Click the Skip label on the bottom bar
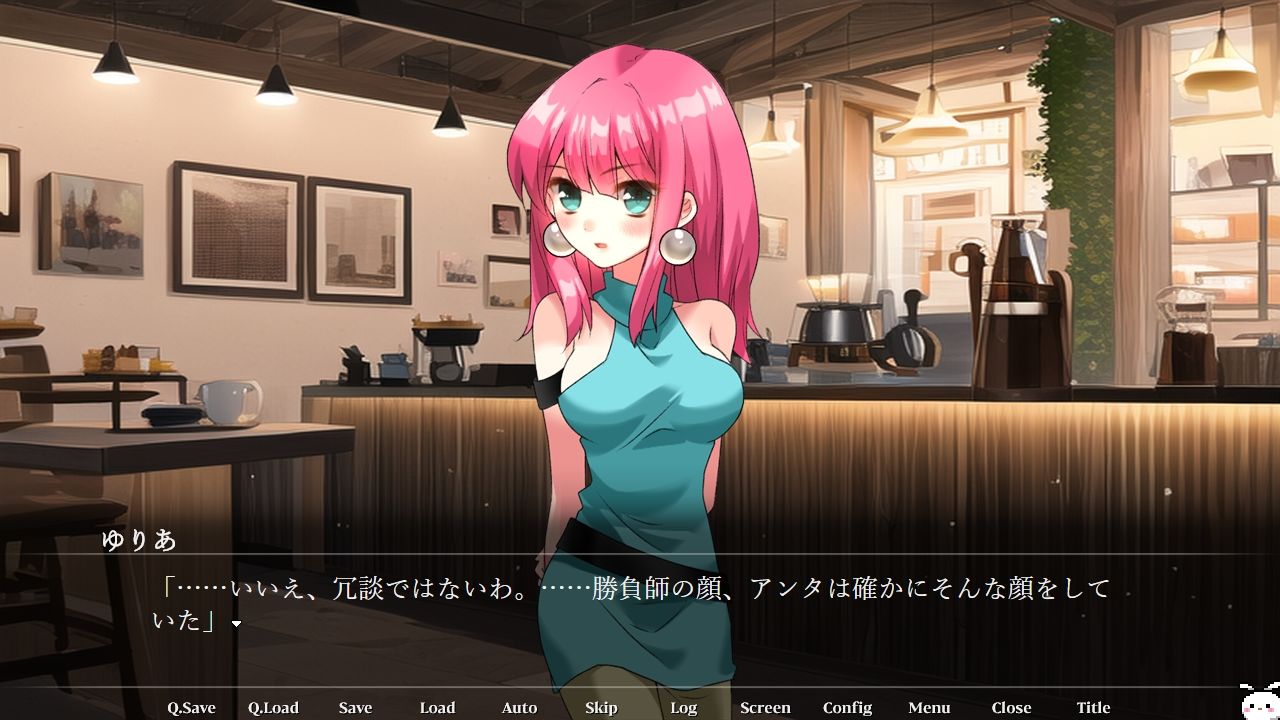 click(x=601, y=707)
